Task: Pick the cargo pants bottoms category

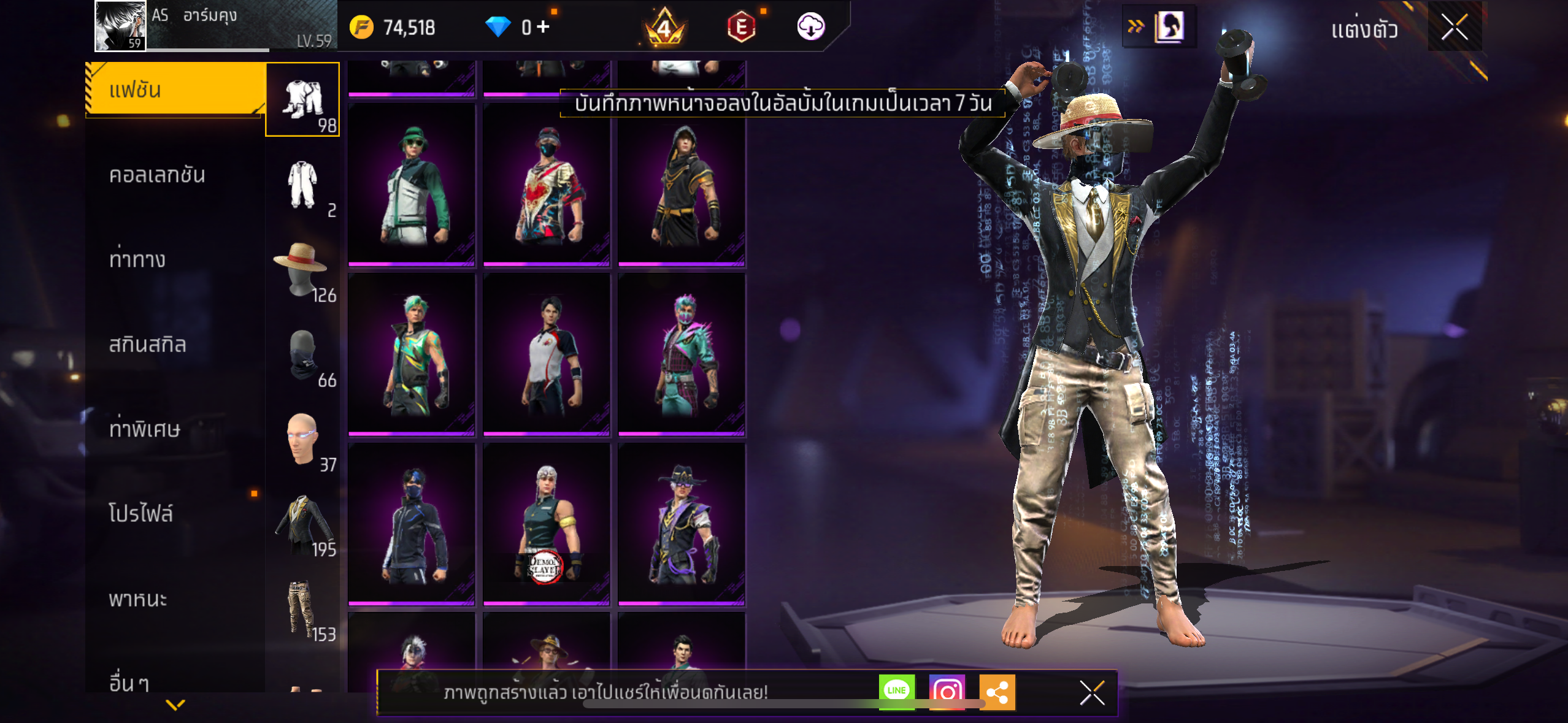Action: point(302,607)
